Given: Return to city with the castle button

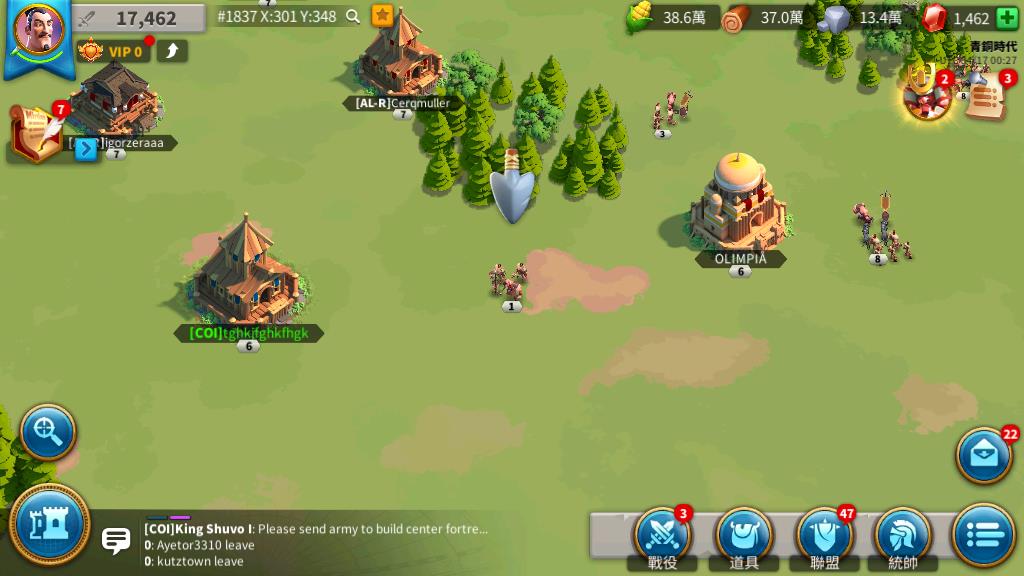Looking at the screenshot, I should pyautogui.click(x=50, y=524).
